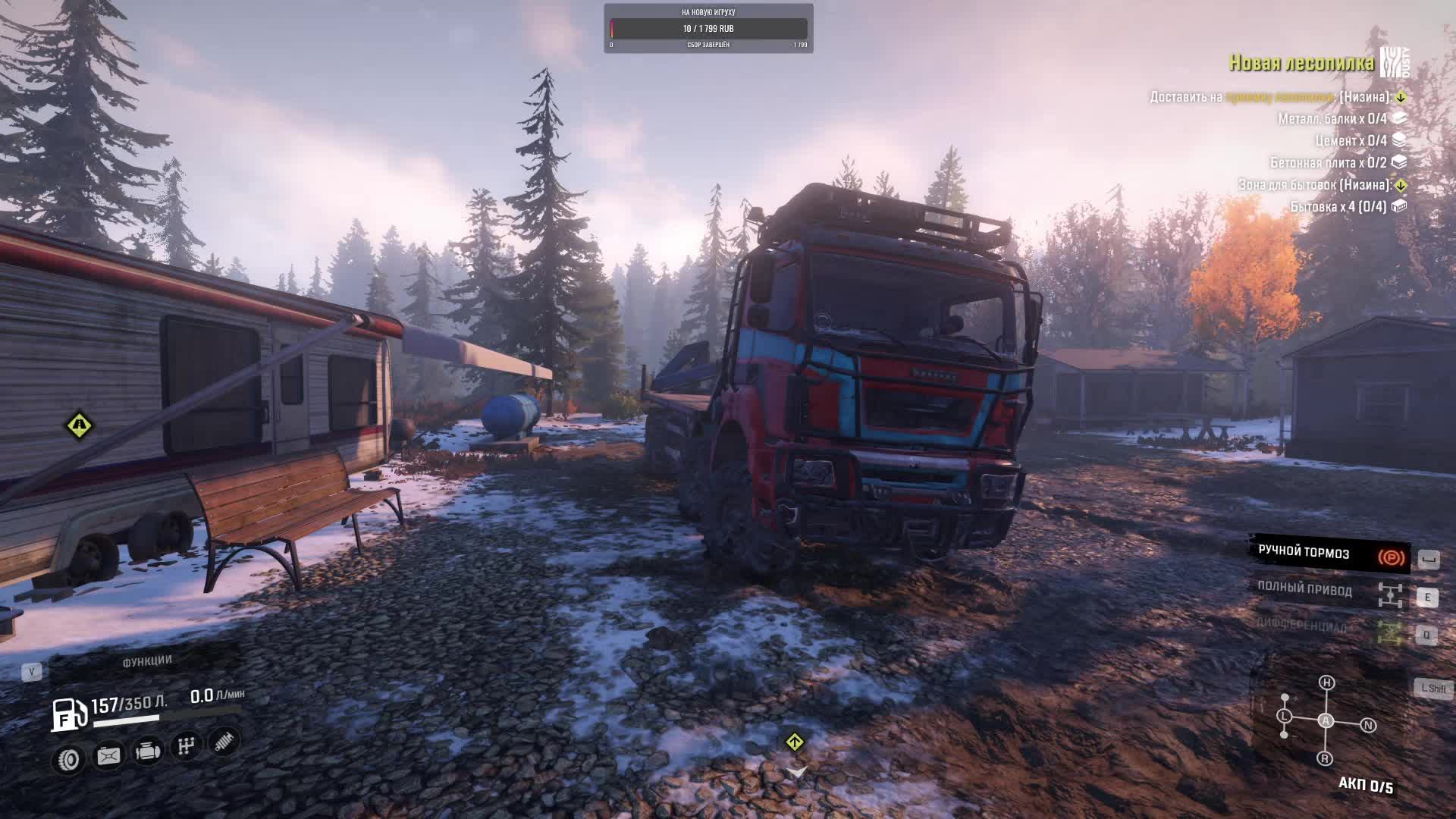Click the tire status icon
This screenshot has width=1456, height=819.
click(x=69, y=759)
